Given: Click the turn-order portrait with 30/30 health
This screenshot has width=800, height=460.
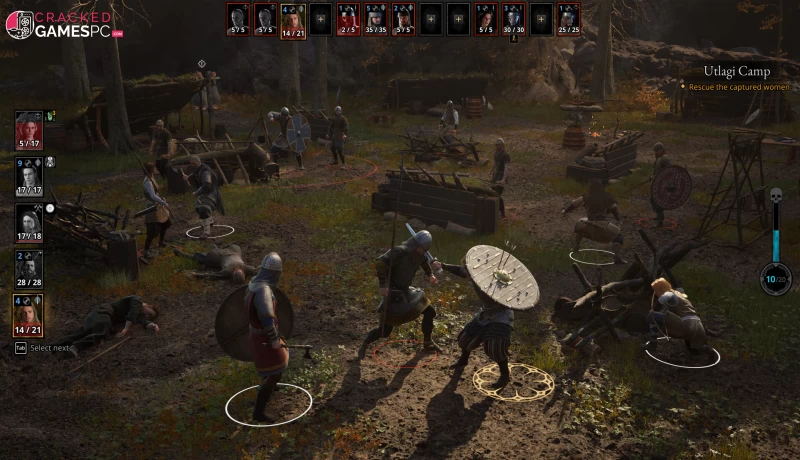Looking at the screenshot, I should tap(512, 18).
